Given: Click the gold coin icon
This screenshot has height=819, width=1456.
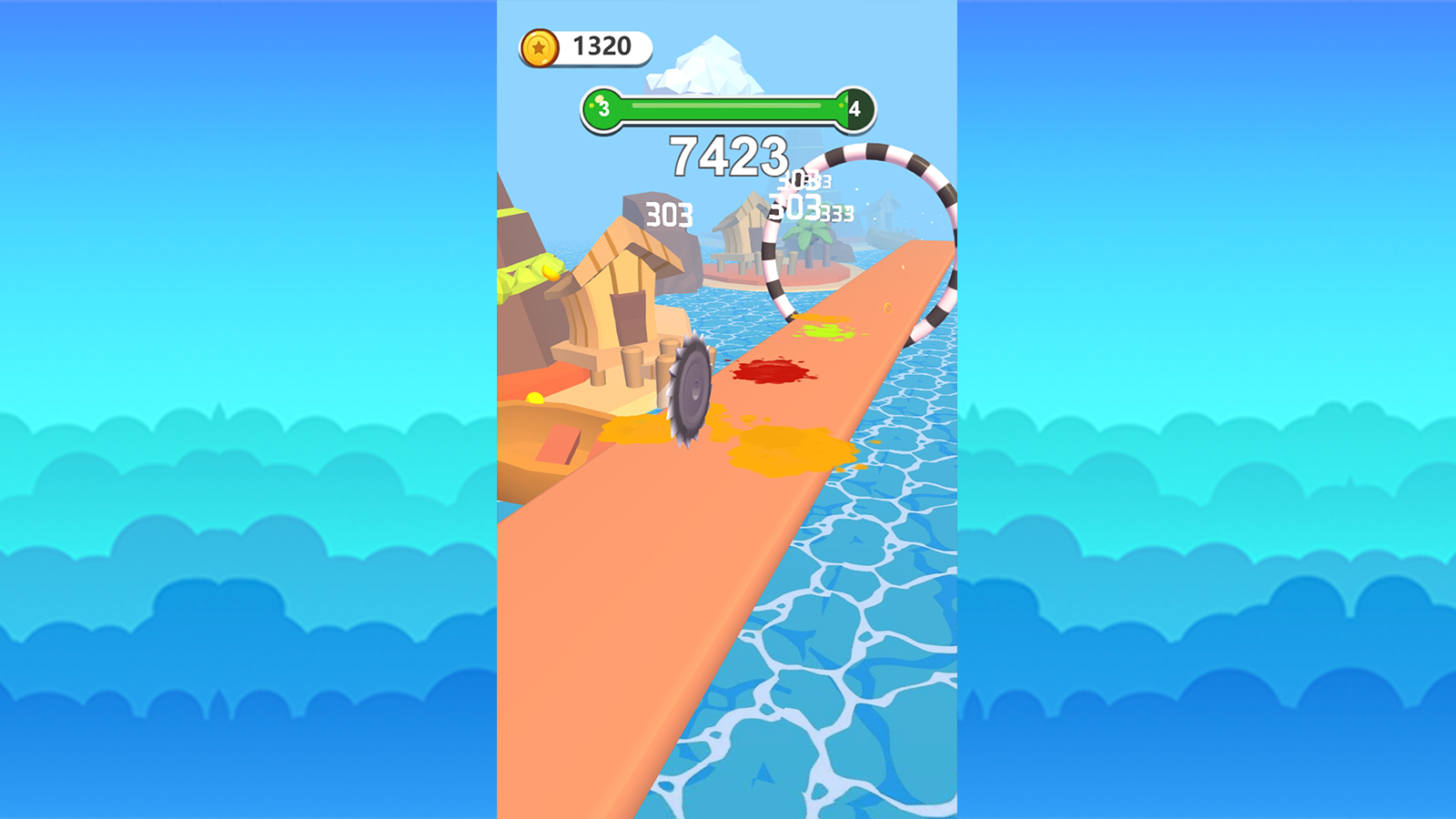Looking at the screenshot, I should click(x=541, y=45).
